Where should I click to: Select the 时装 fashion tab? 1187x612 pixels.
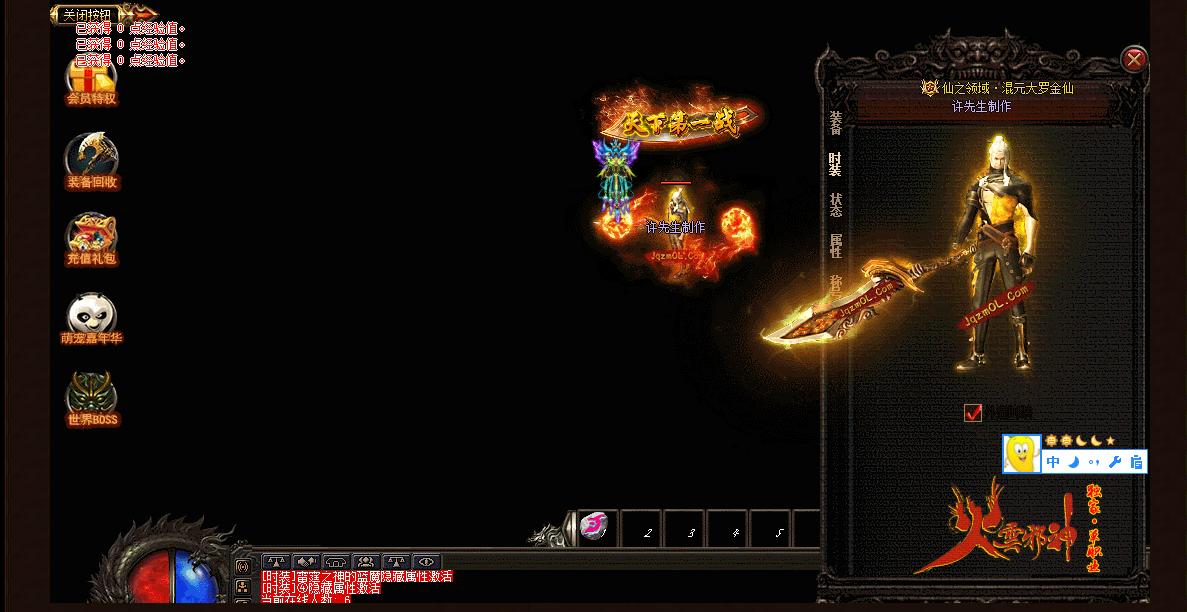coord(836,164)
